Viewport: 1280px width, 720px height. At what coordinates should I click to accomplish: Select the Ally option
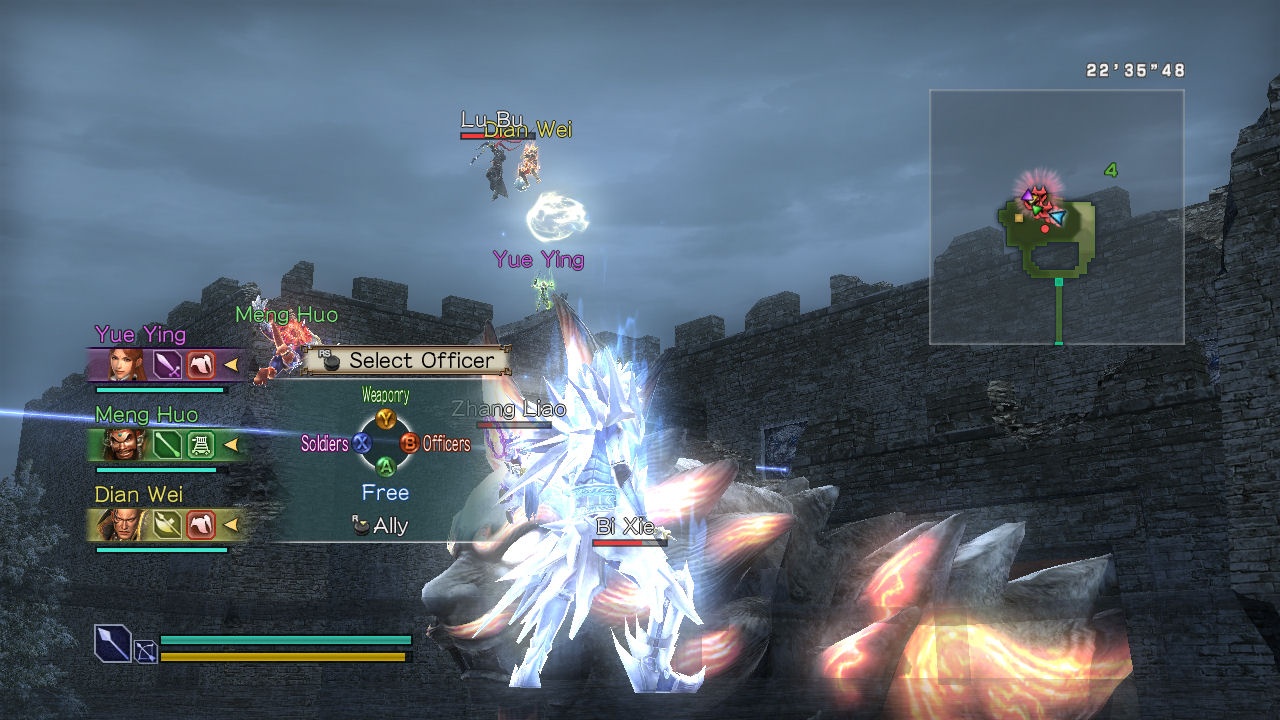(x=381, y=526)
